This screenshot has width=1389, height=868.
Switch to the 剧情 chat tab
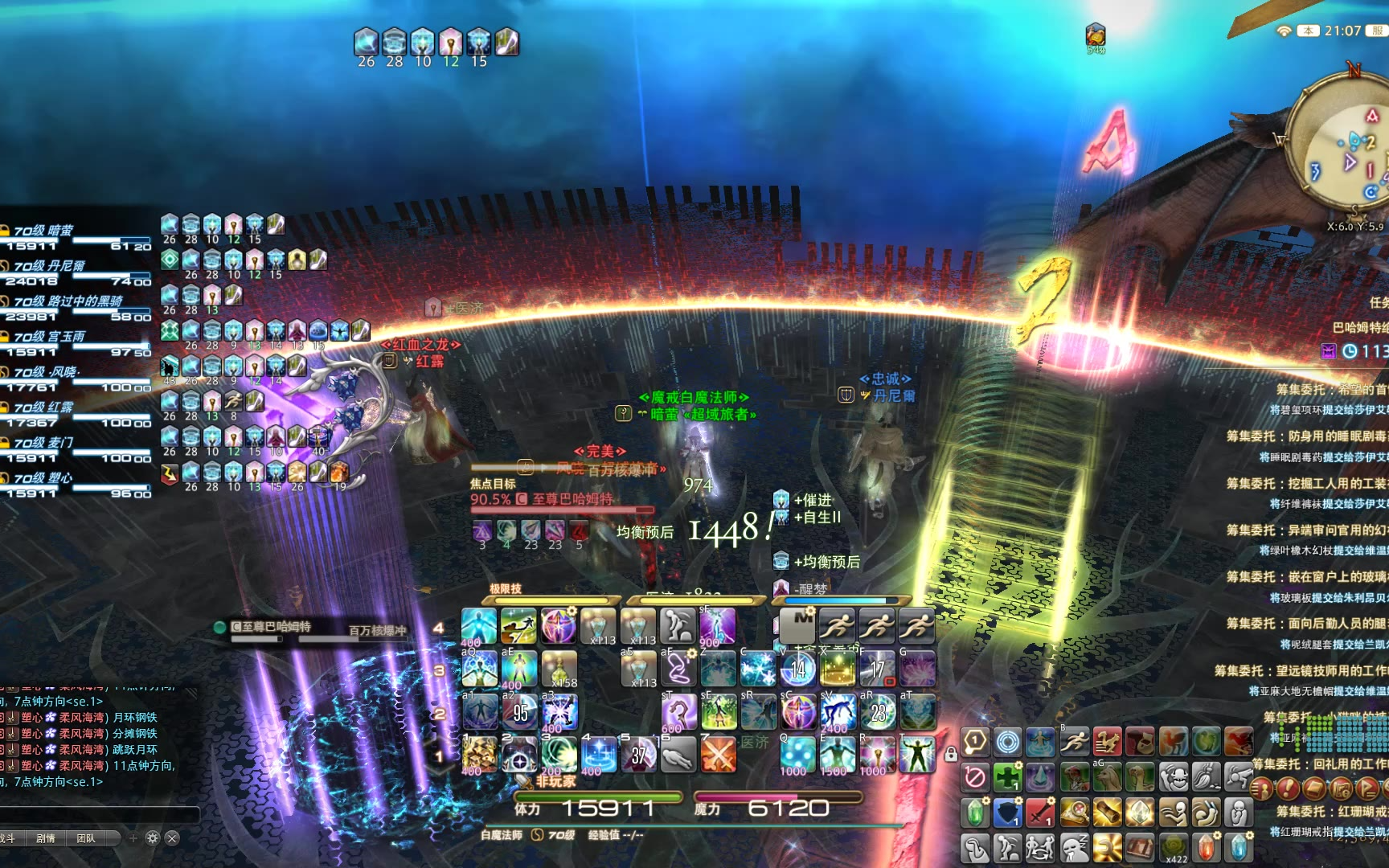(46, 838)
